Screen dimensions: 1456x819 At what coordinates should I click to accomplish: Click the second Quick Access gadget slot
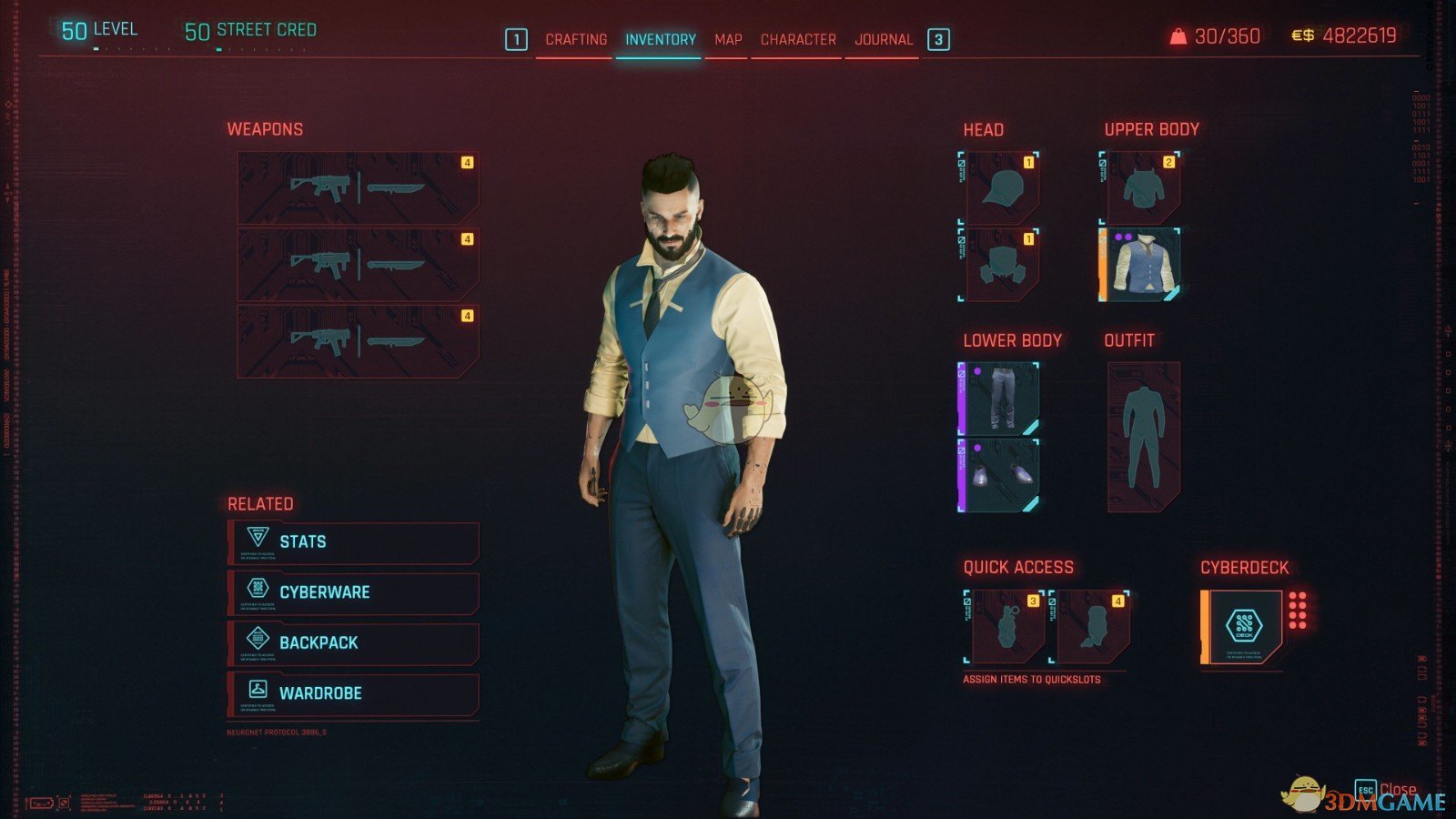tap(1092, 628)
